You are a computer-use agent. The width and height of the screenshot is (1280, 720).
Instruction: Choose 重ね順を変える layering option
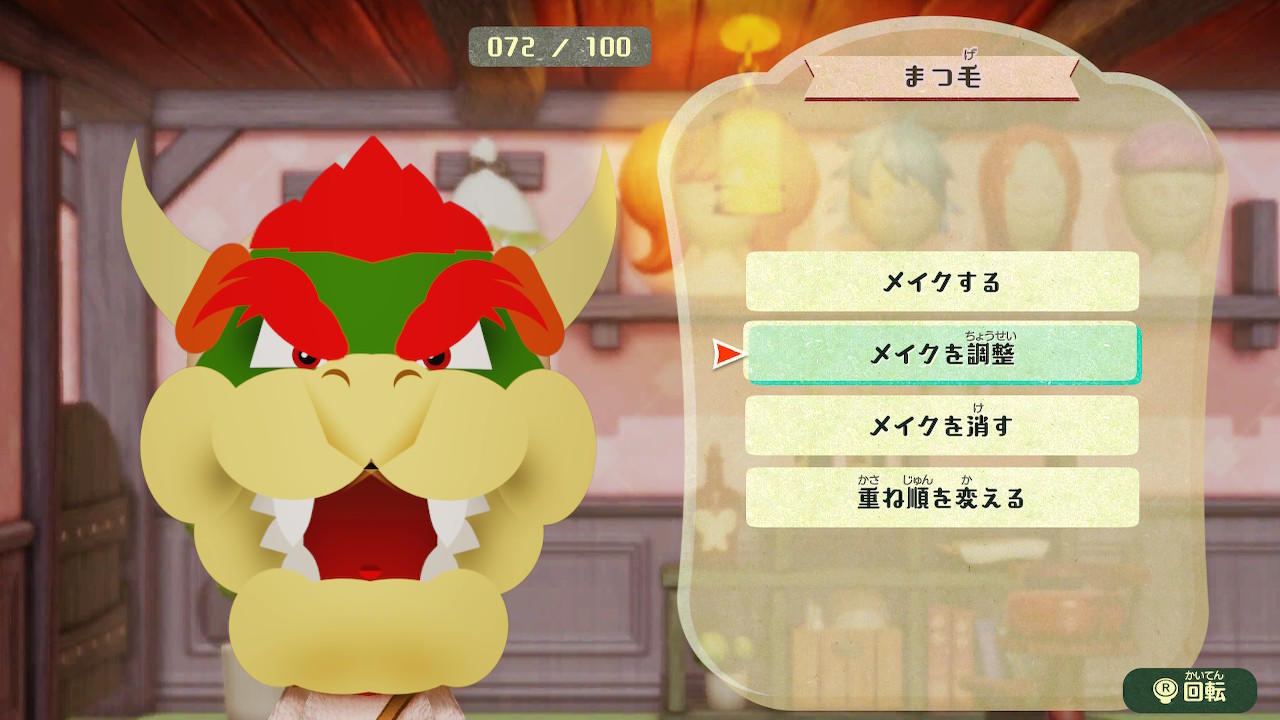click(943, 494)
